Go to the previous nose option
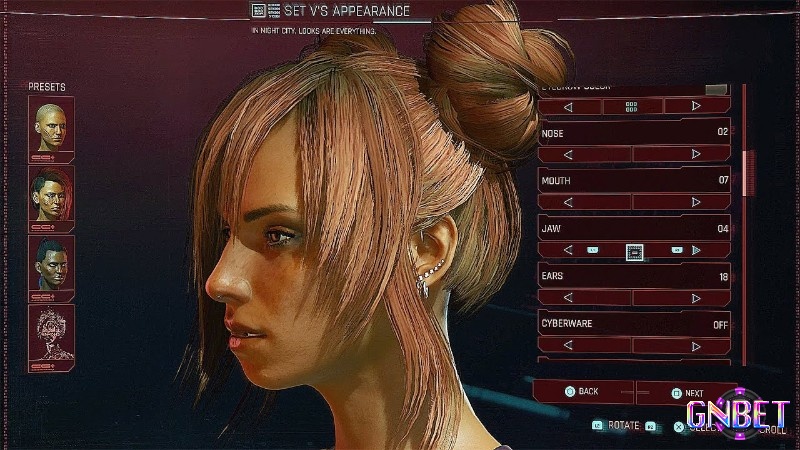This screenshot has width=800, height=450. [568, 154]
